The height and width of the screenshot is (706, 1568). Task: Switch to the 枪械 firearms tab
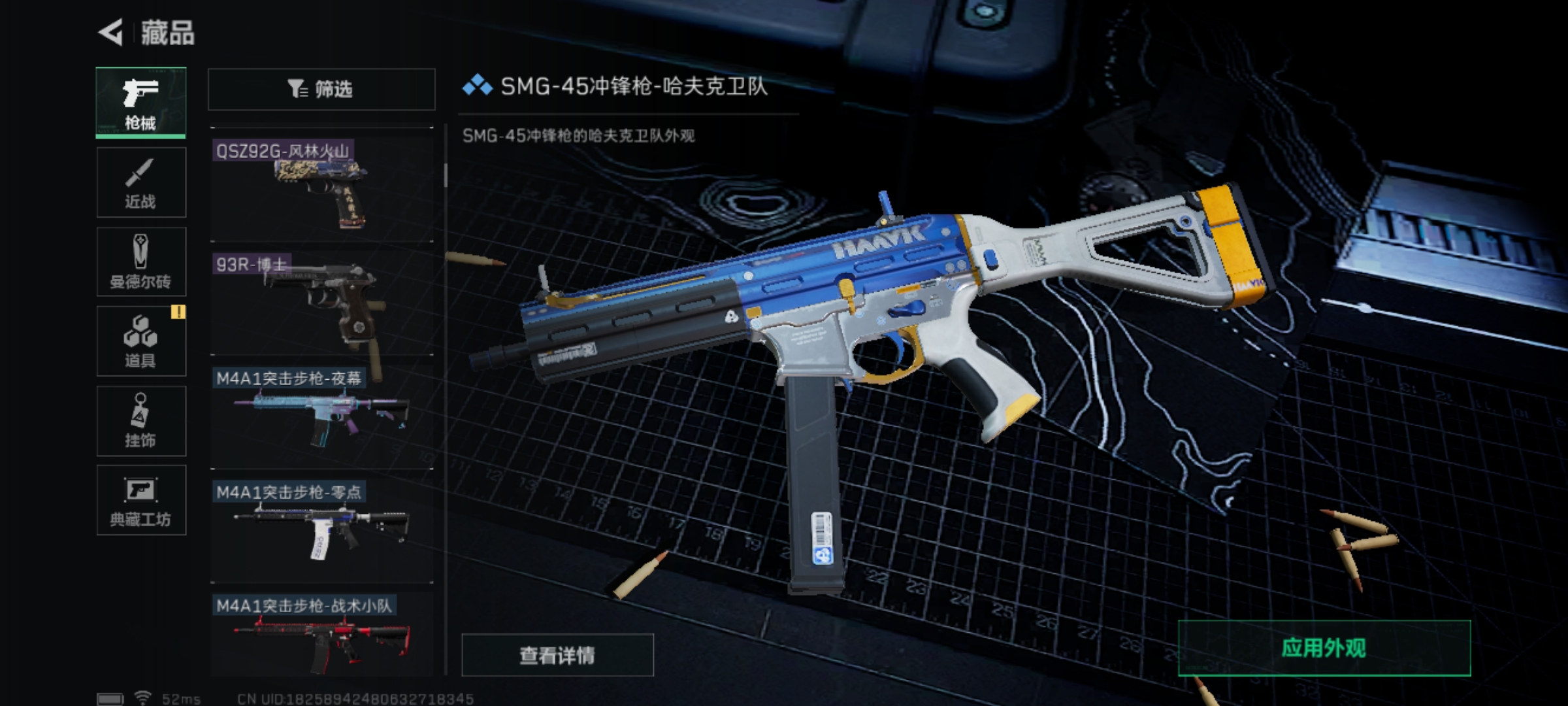tap(141, 103)
